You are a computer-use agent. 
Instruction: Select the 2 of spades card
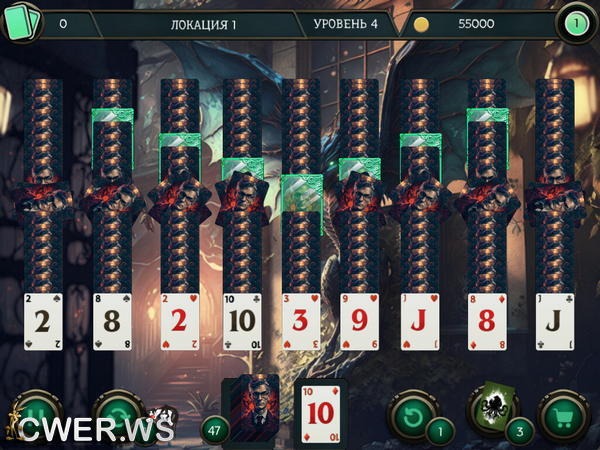pyautogui.click(x=43, y=322)
